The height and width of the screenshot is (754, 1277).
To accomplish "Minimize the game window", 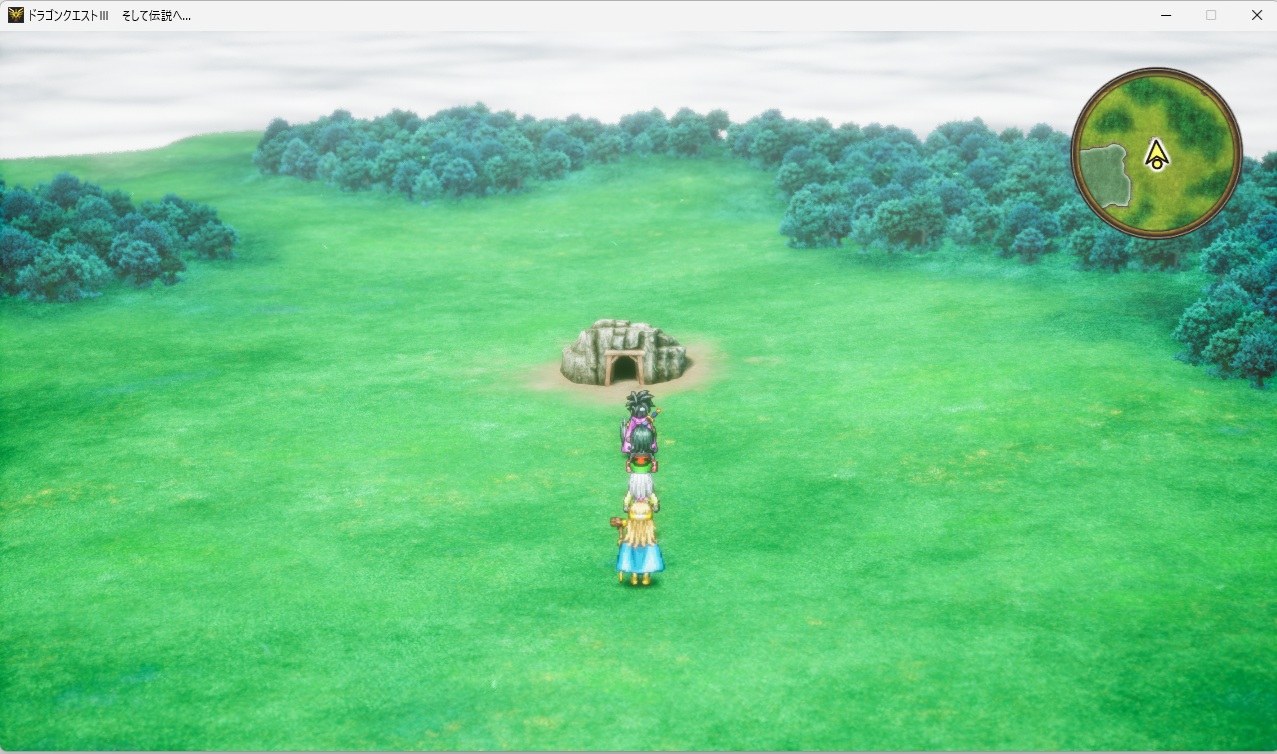I will tap(1166, 15).
